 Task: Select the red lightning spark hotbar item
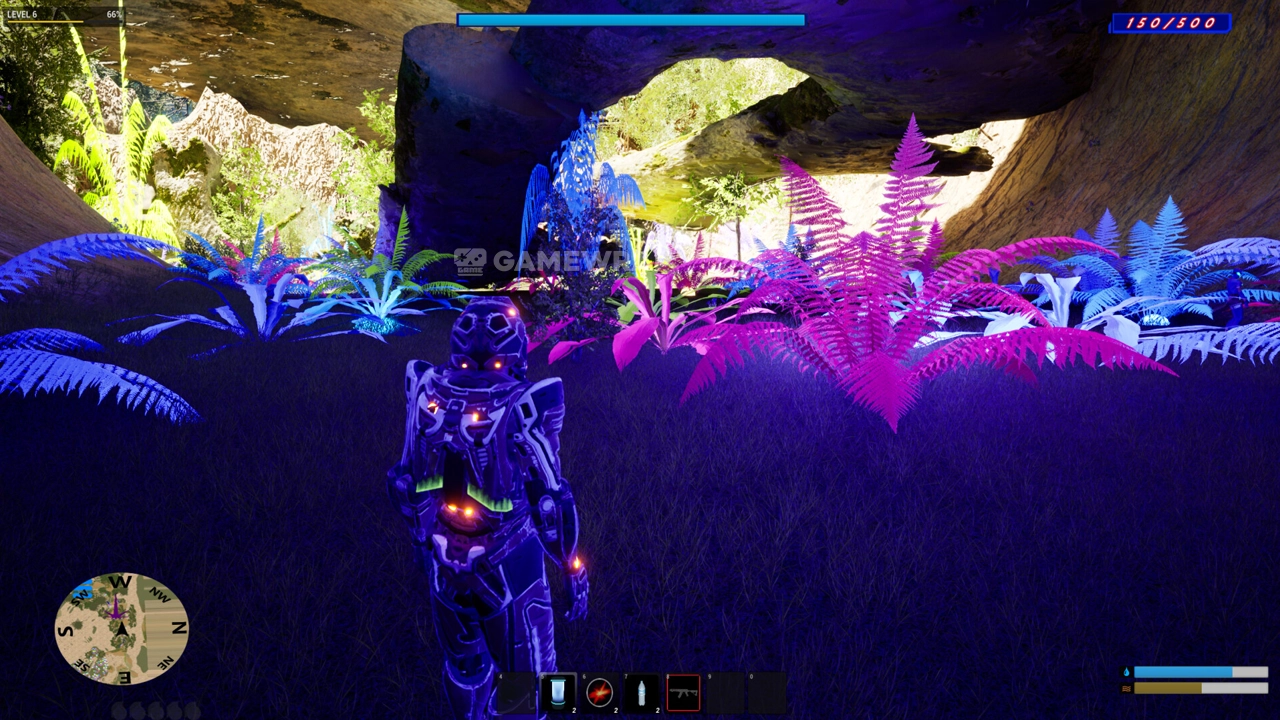pyautogui.click(x=600, y=692)
